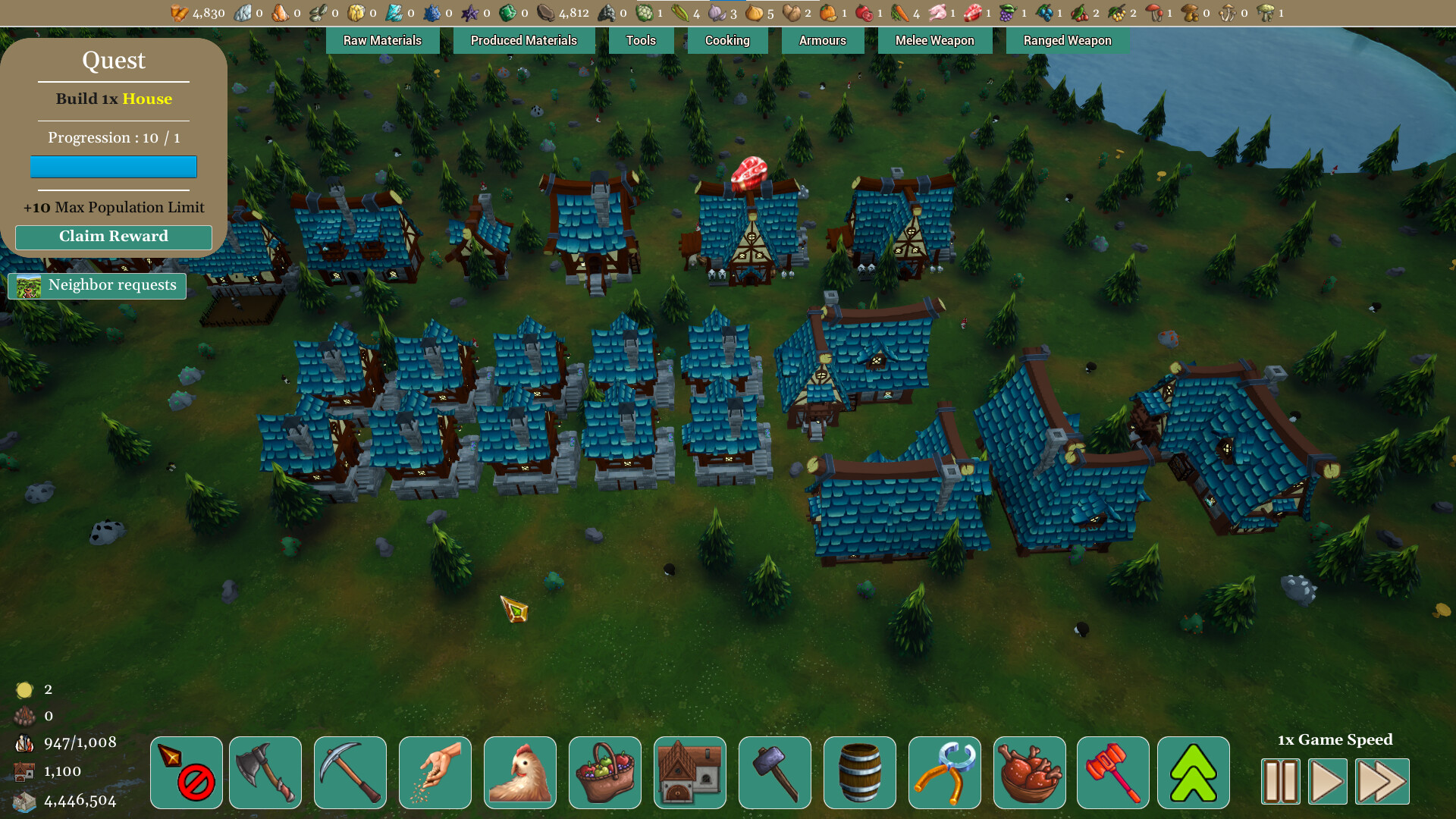Select the fruit basket gathering tool
1456x819 pixels.
coord(605,773)
